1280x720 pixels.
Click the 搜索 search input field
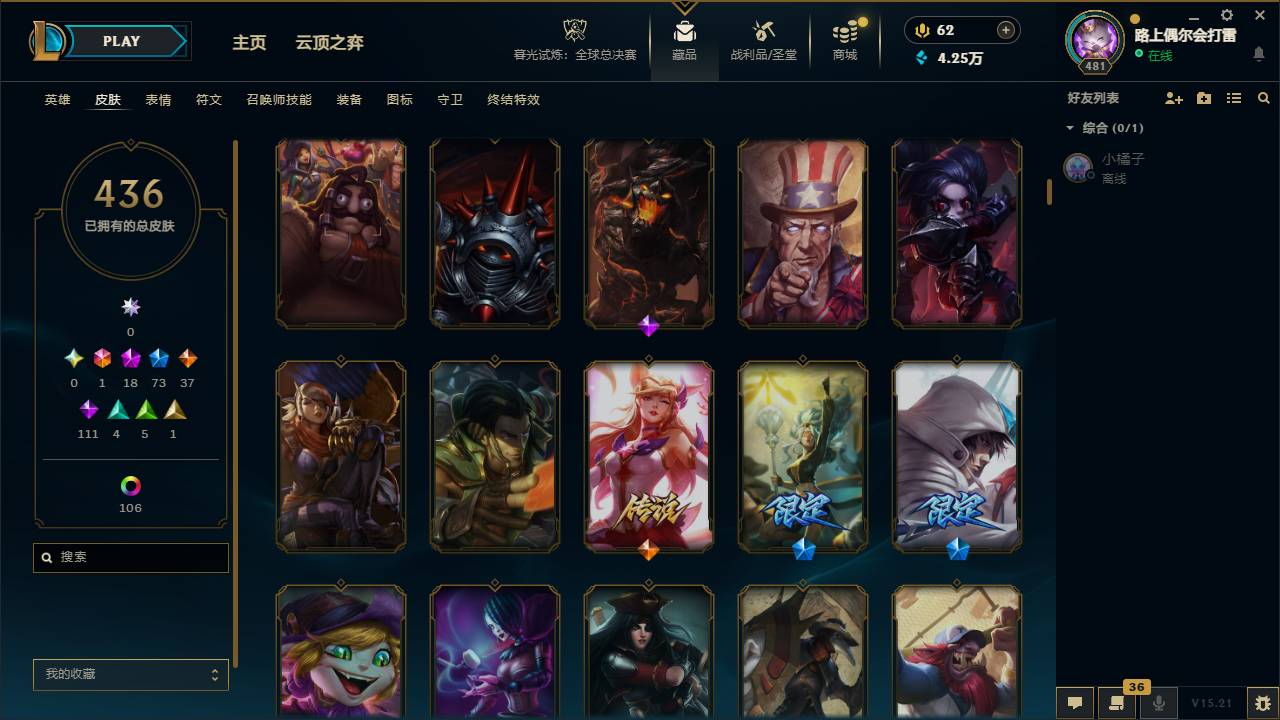pyautogui.click(x=130, y=557)
